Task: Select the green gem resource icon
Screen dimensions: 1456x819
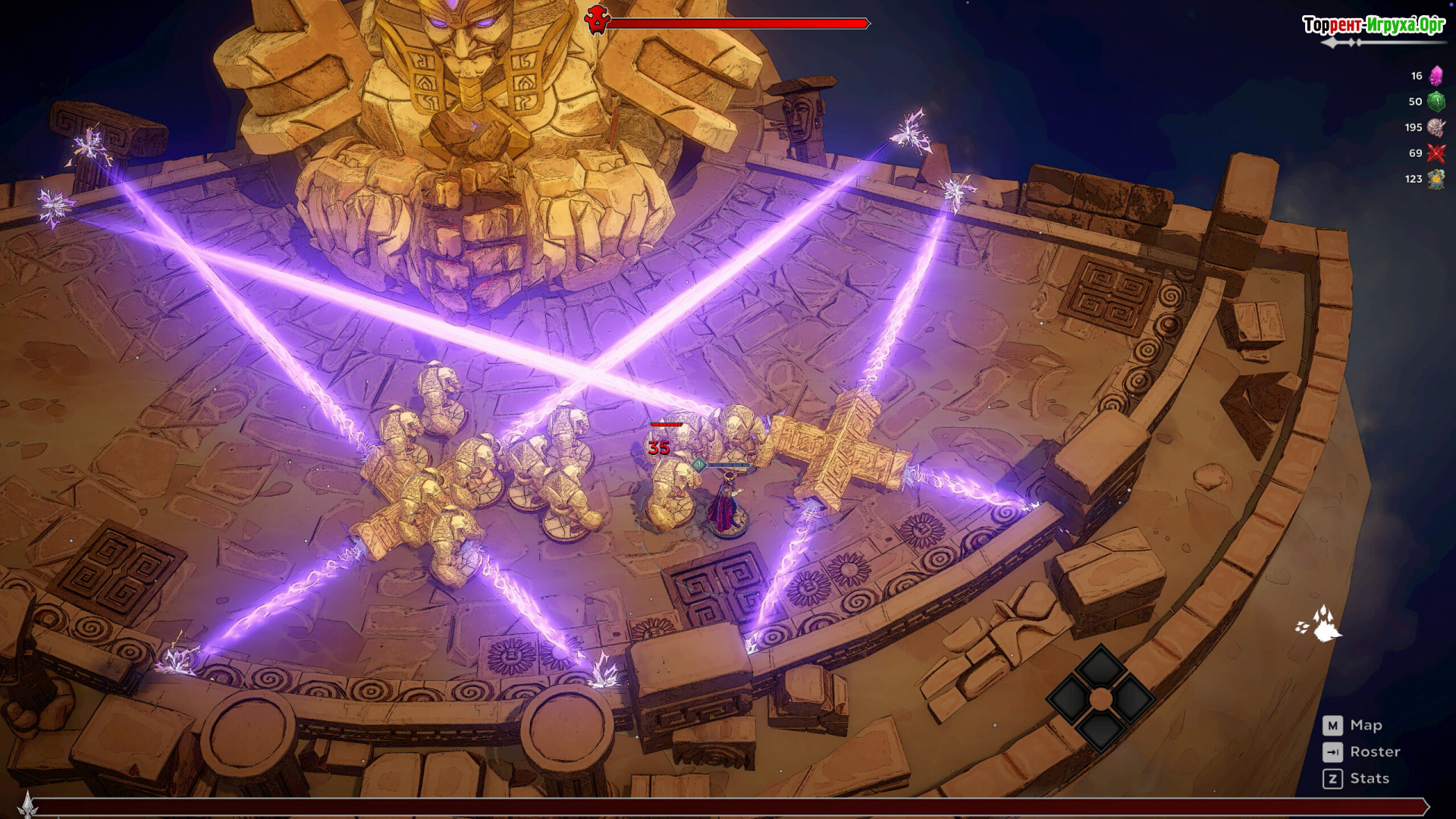Action: [x=1436, y=102]
